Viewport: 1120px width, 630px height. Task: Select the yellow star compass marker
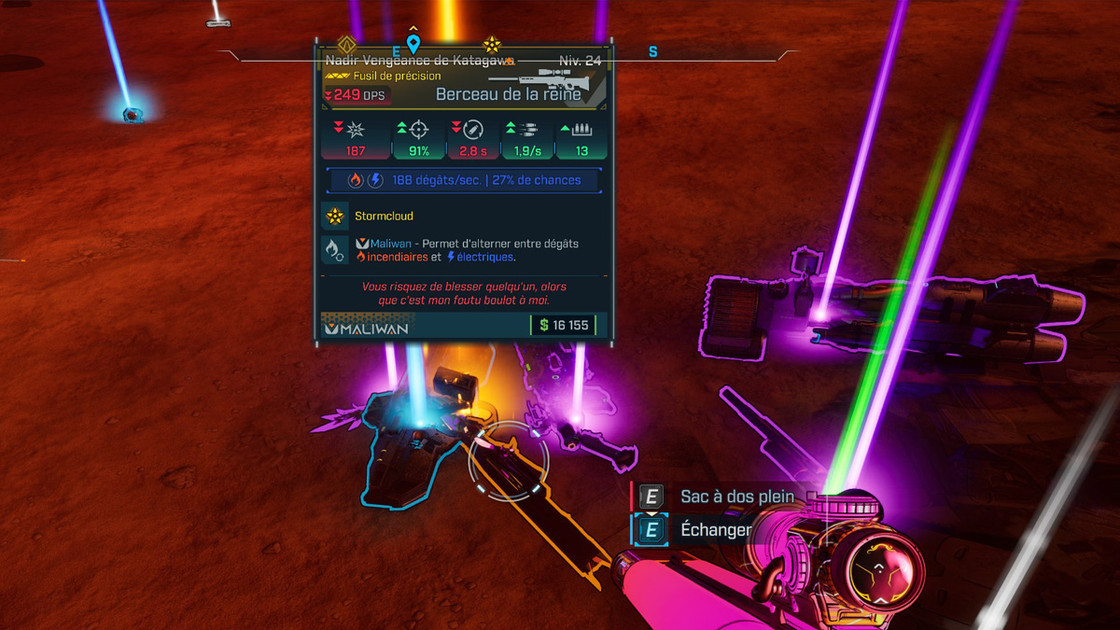click(x=492, y=44)
